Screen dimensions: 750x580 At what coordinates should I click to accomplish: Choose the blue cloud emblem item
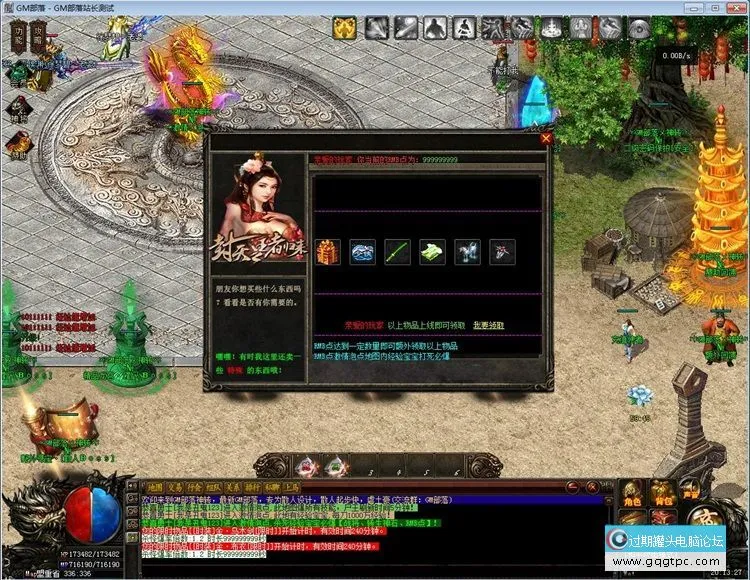(362, 252)
